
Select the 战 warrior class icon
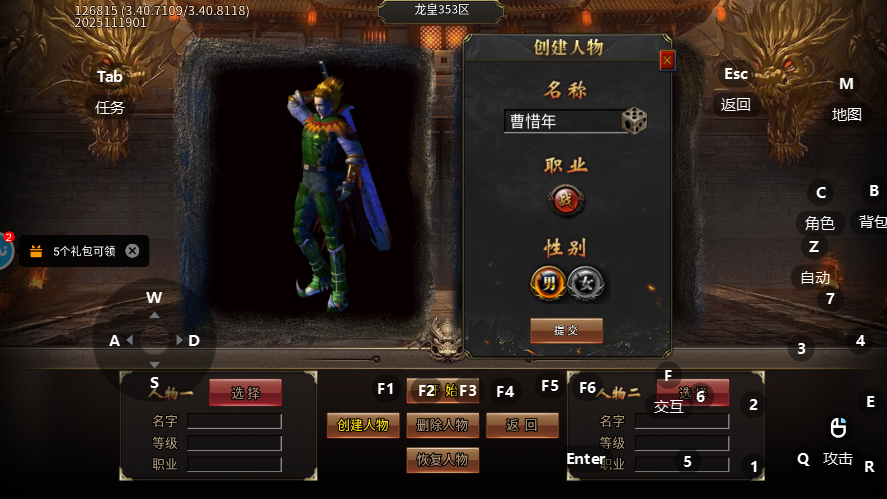tap(565, 200)
